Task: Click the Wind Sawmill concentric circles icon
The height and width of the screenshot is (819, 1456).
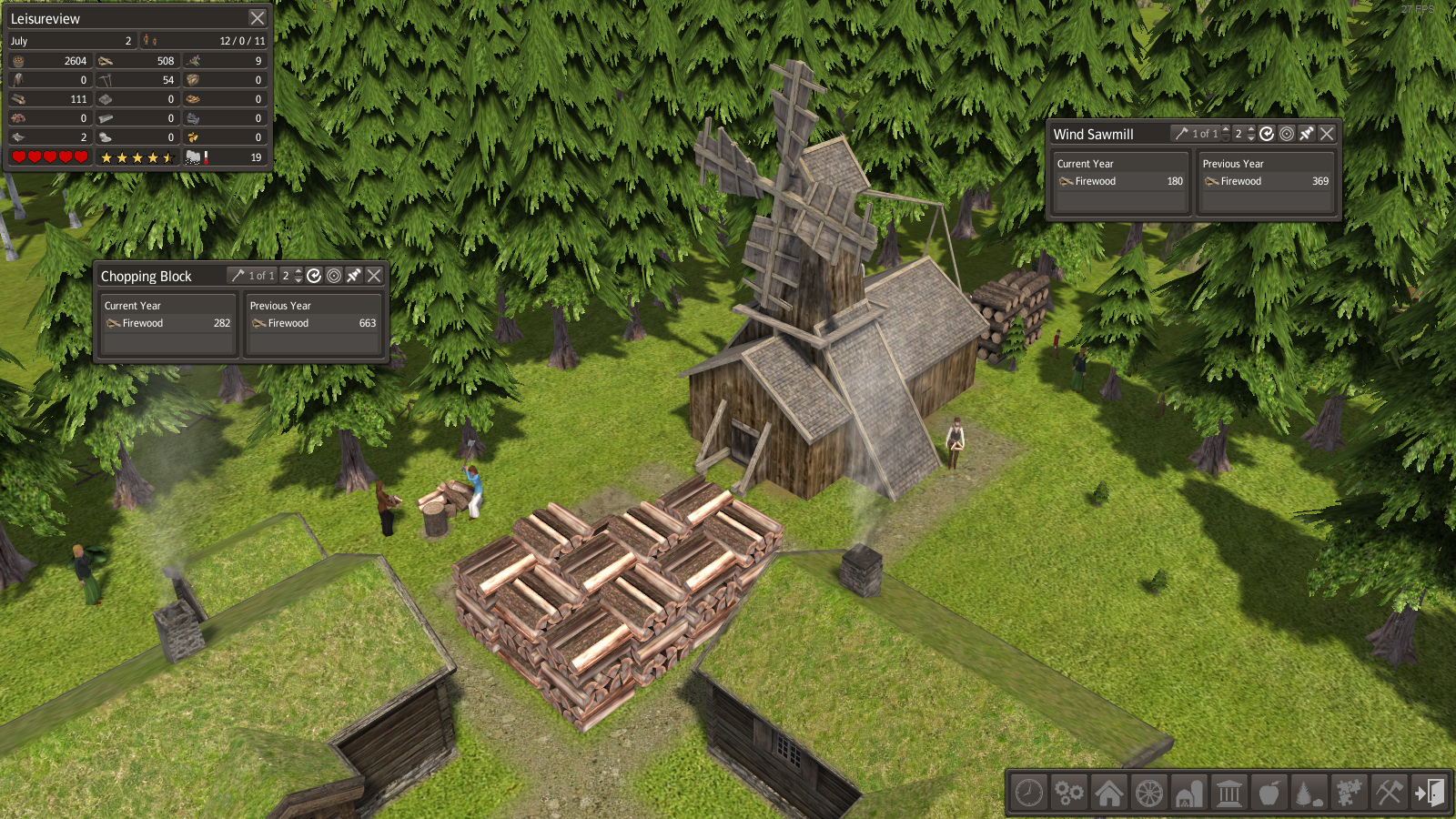Action: click(1287, 134)
